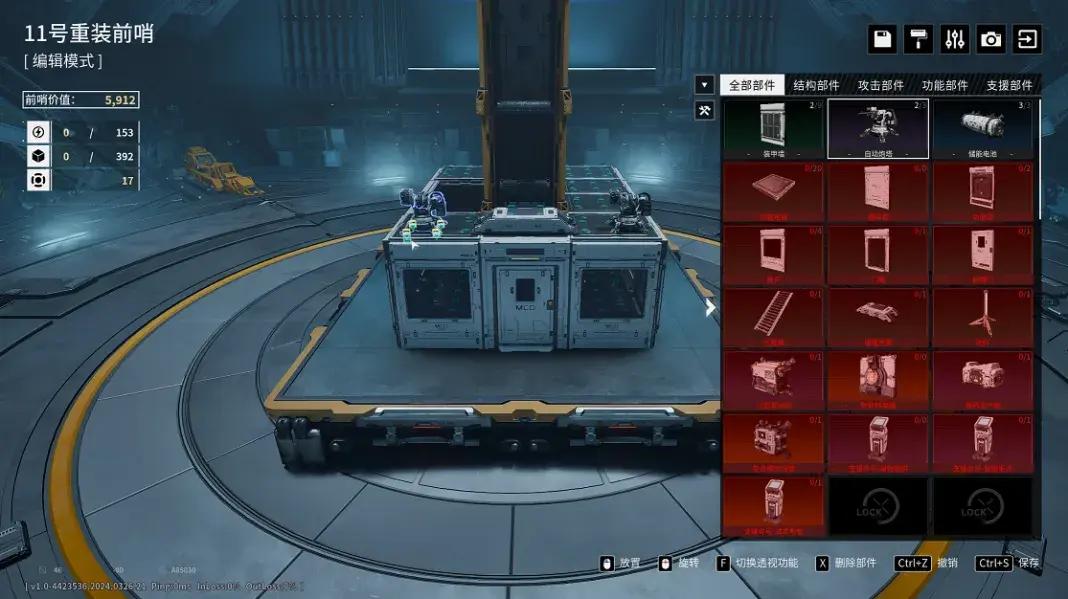Click the down-arrow dropdown beside the tabs

point(705,85)
